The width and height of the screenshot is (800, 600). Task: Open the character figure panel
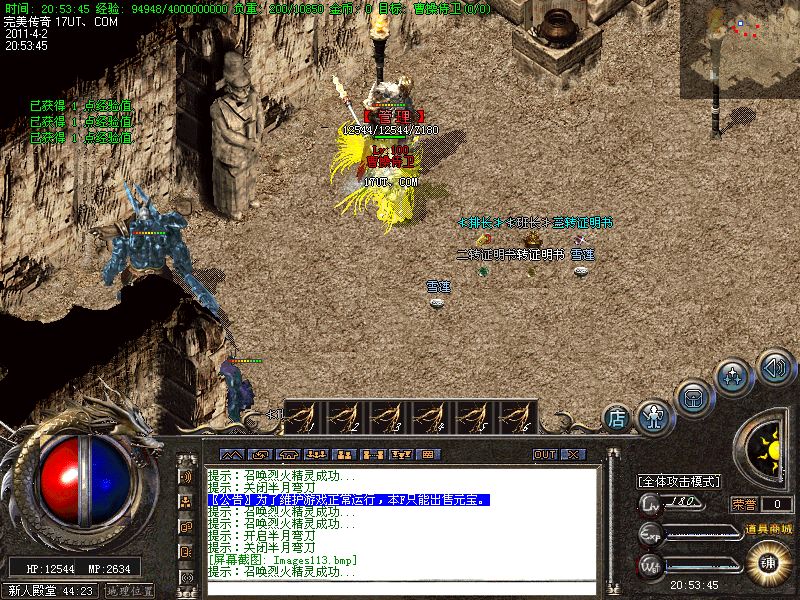tap(655, 414)
